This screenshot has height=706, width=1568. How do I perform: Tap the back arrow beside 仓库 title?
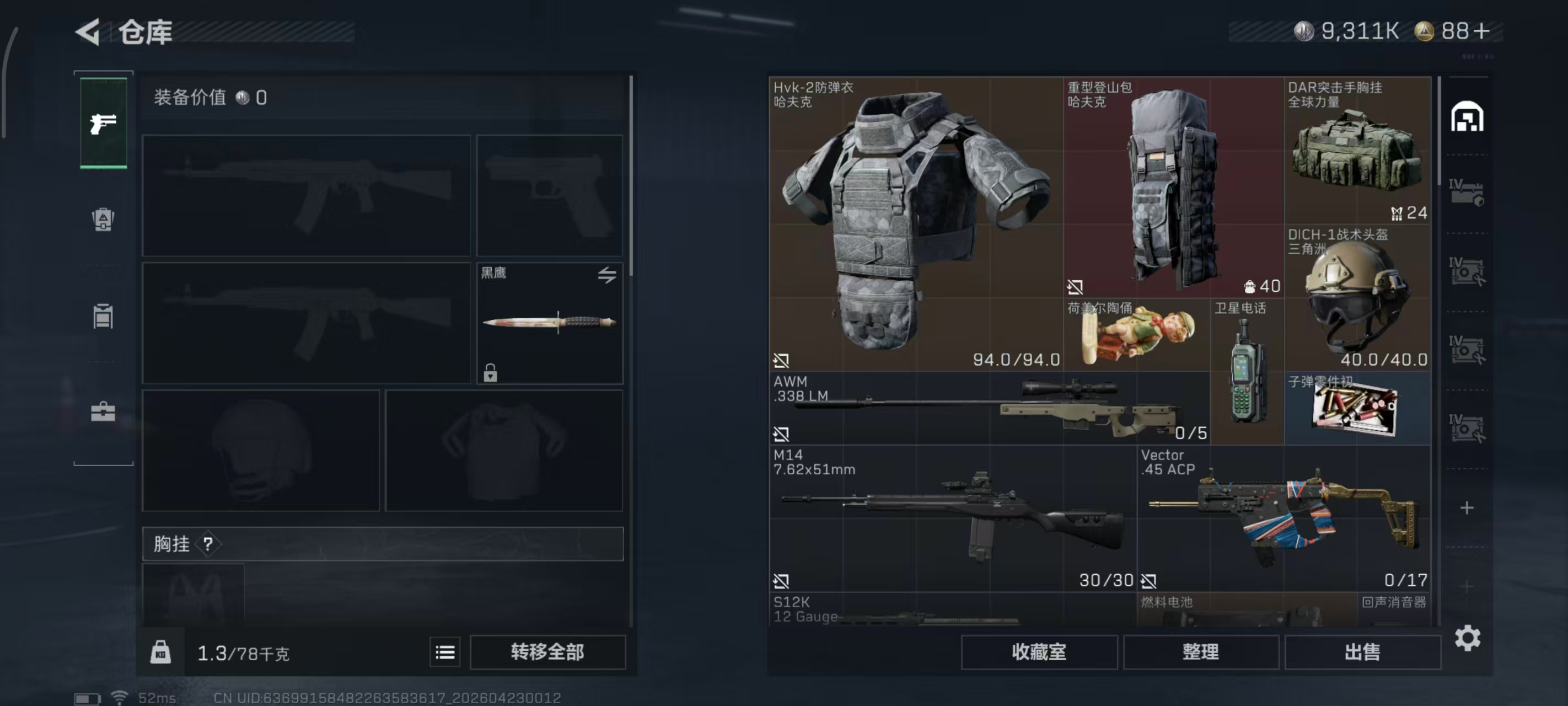coord(87,33)
